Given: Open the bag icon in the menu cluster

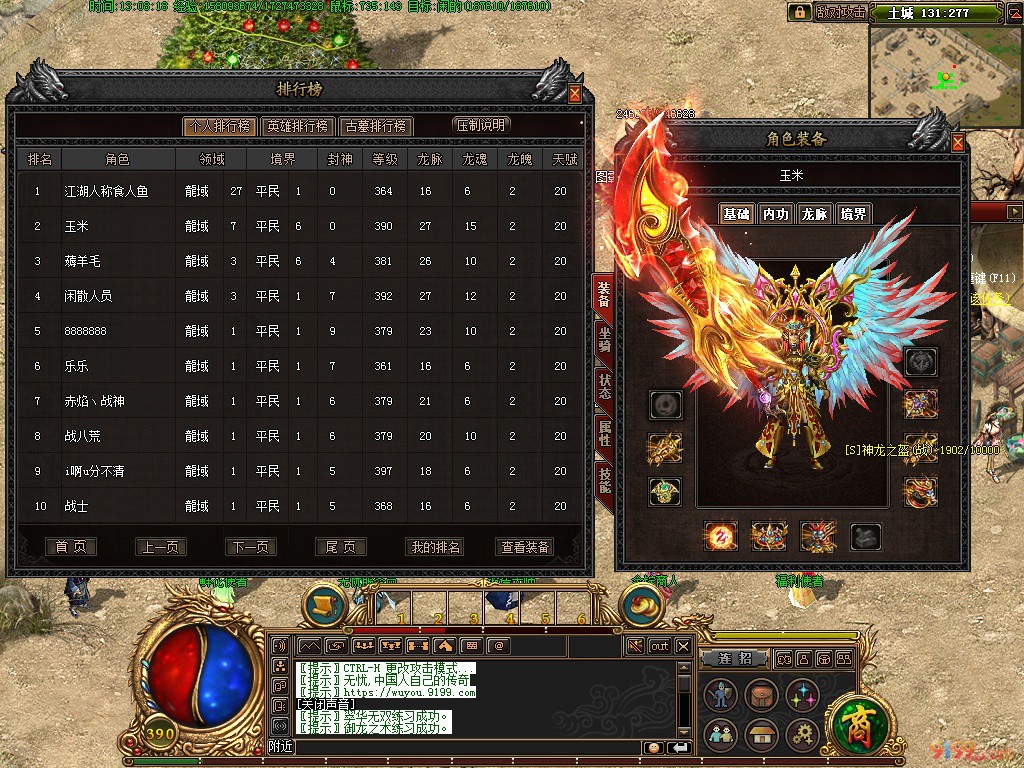Looking at the screenshot, I should coord(760,696).
